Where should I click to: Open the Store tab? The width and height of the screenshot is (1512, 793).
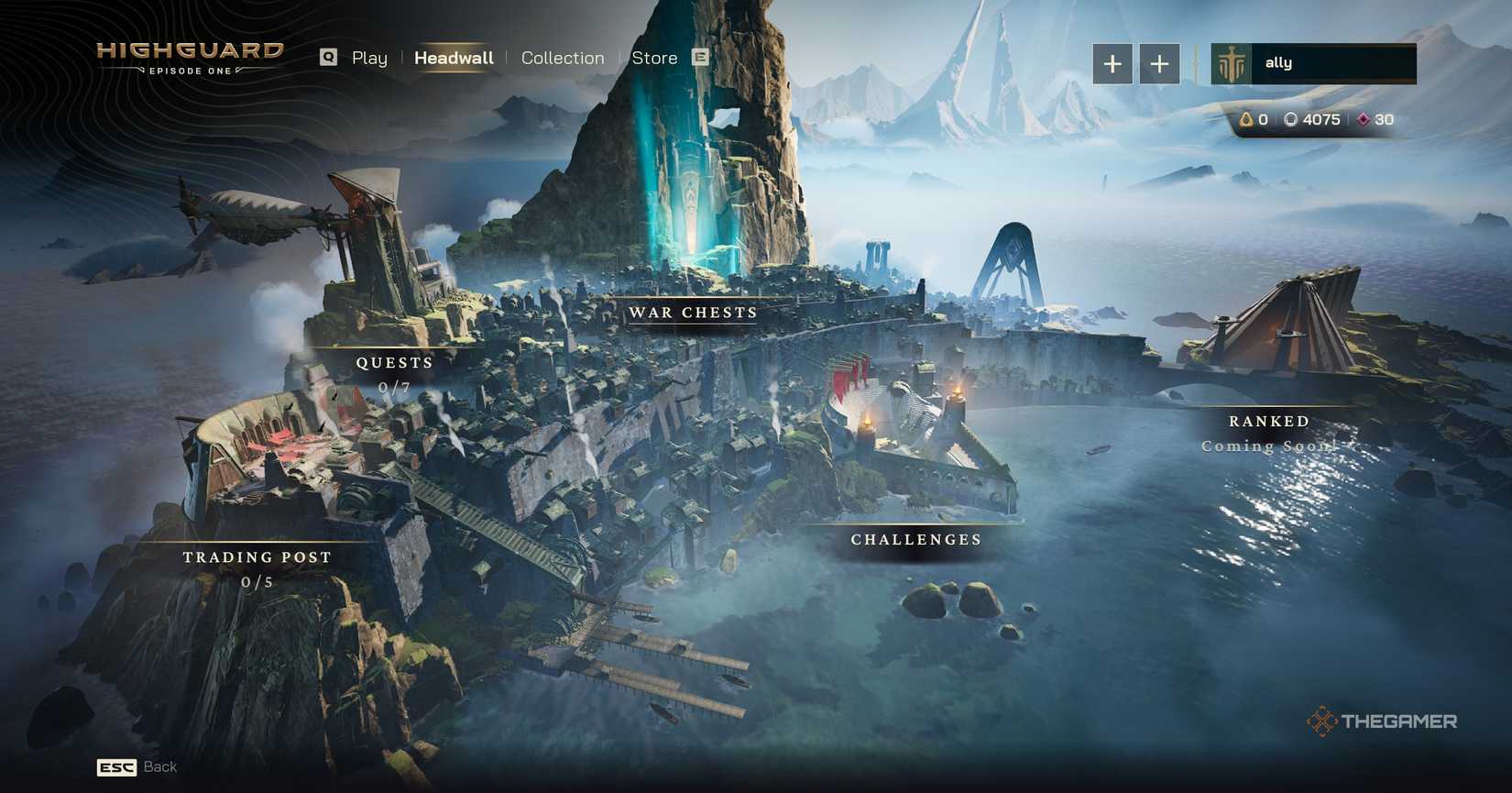(x=654, y=57)
